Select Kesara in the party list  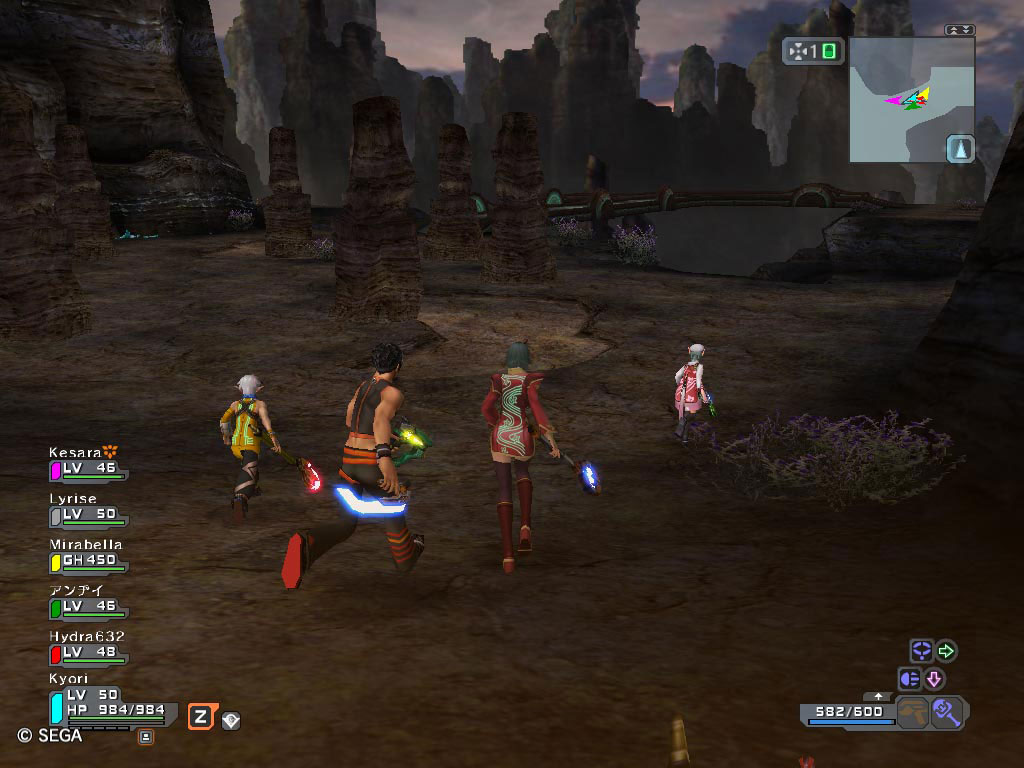click(x=88, y=463)
